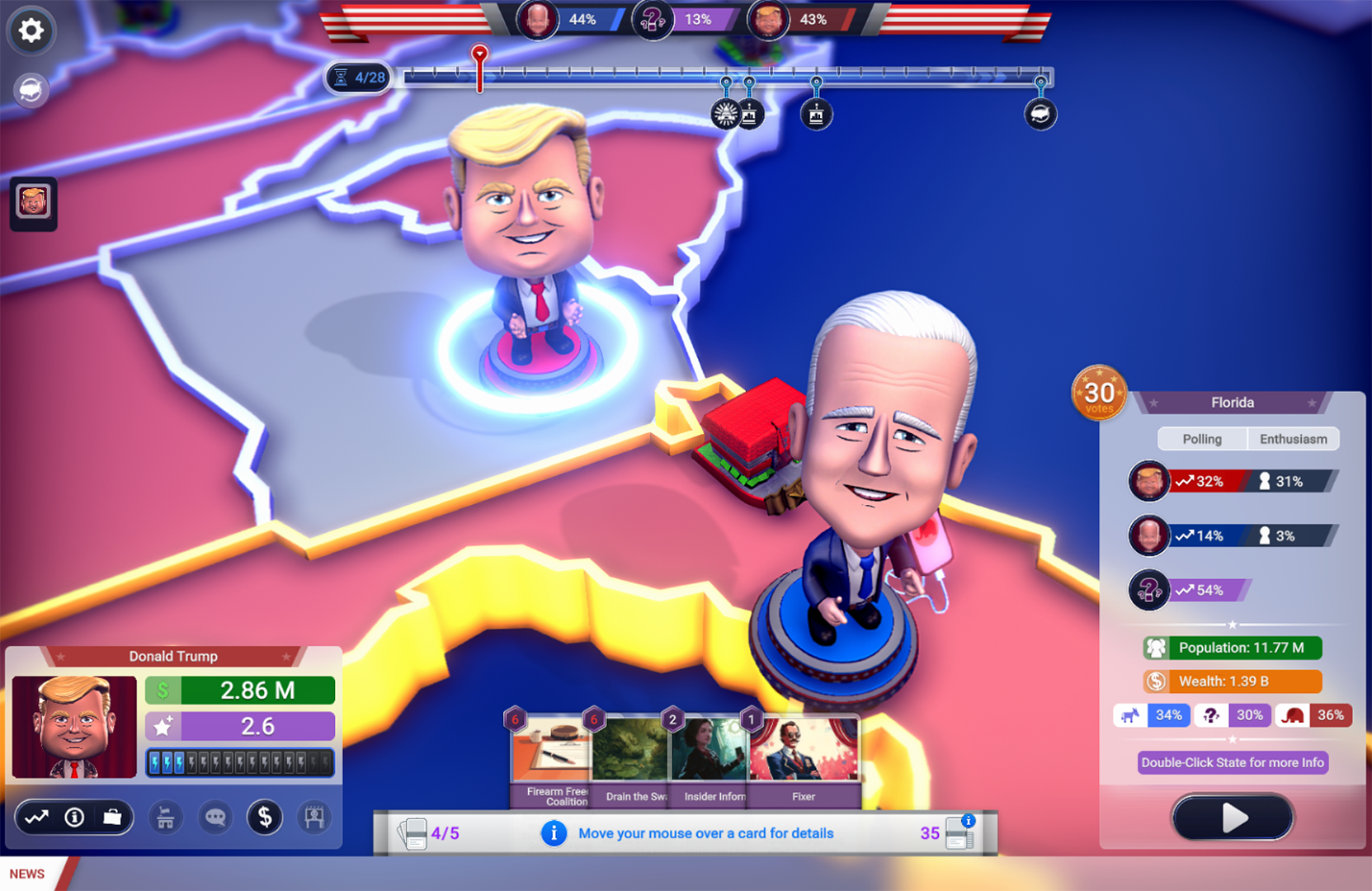Switch to the Enthusiasm tab
The image size is (1372, 891).
[1293, 439]
